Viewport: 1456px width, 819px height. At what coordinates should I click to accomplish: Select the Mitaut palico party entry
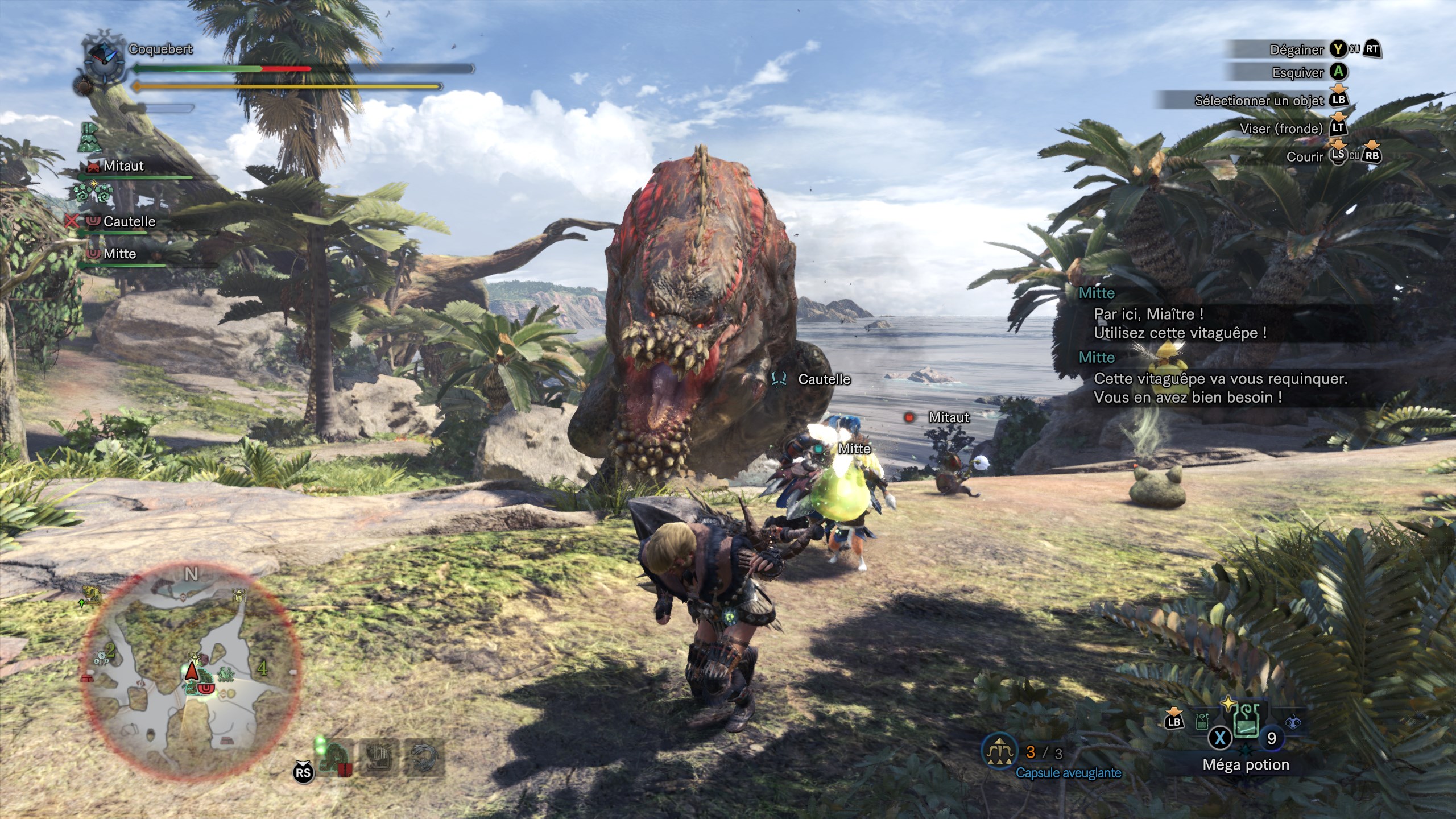pyautogui.click(x=123, y=166)
